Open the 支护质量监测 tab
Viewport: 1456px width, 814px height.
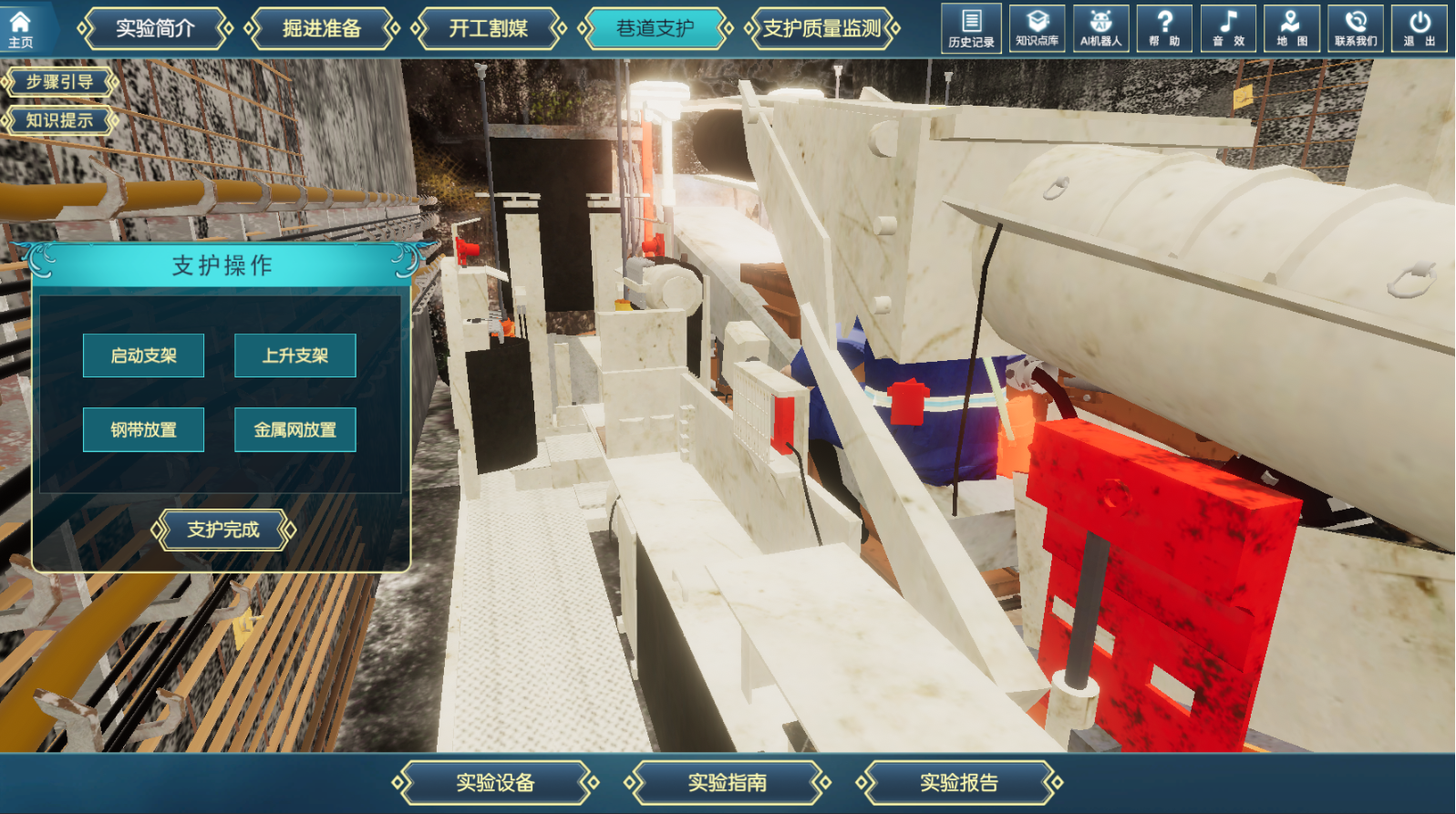pyautogui.click(x=821, y=29)
